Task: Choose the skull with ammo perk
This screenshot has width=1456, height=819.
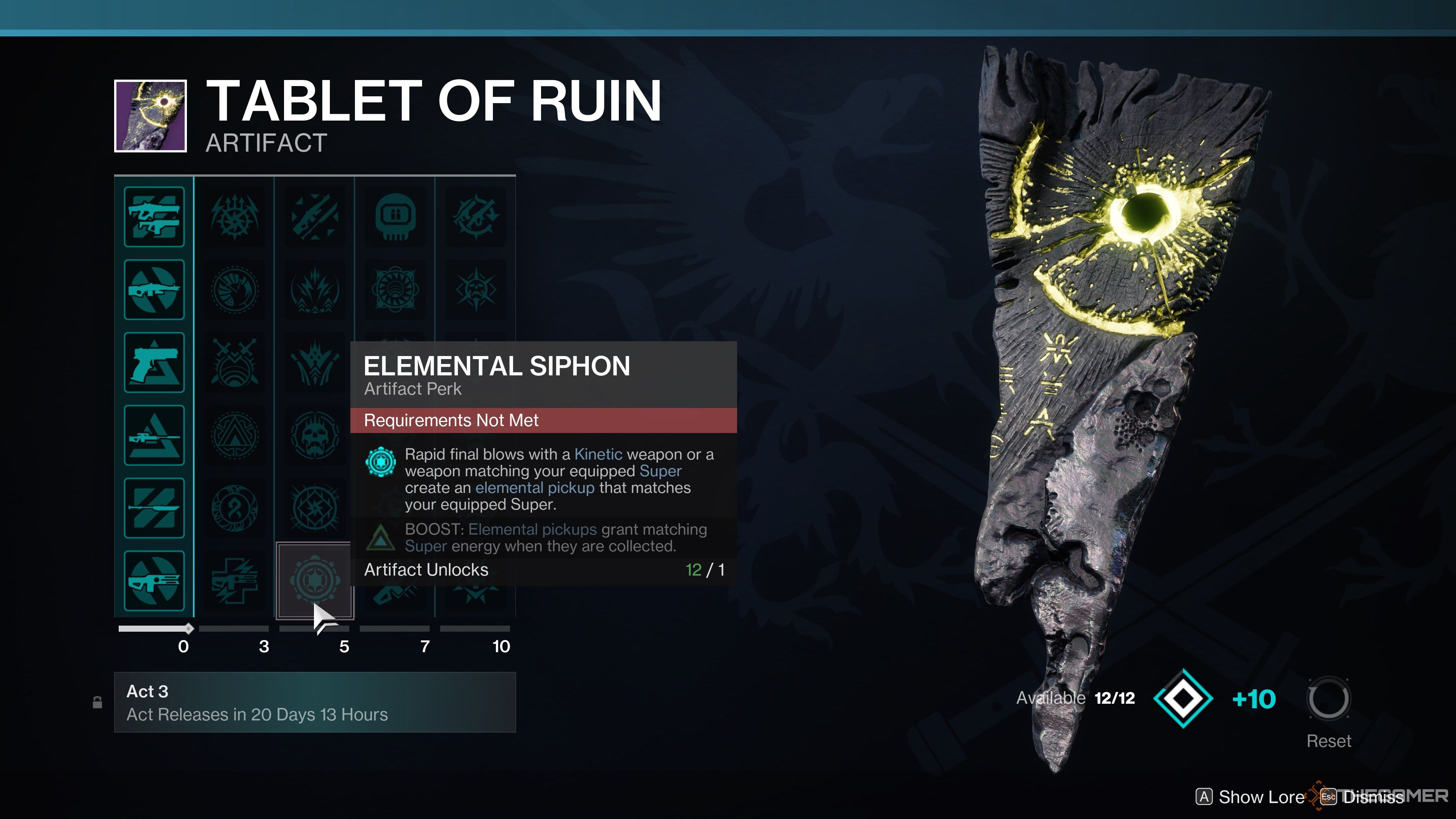Action: (x=395, y=217)
